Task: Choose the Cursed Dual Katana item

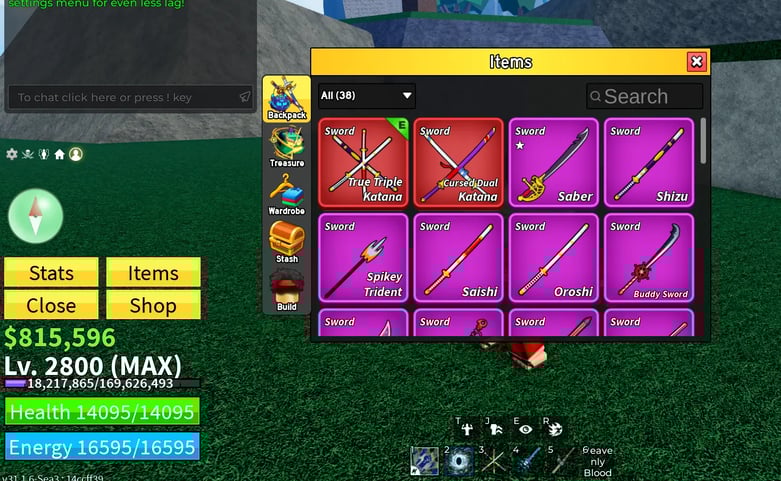Action: click(x=458, y=162)
